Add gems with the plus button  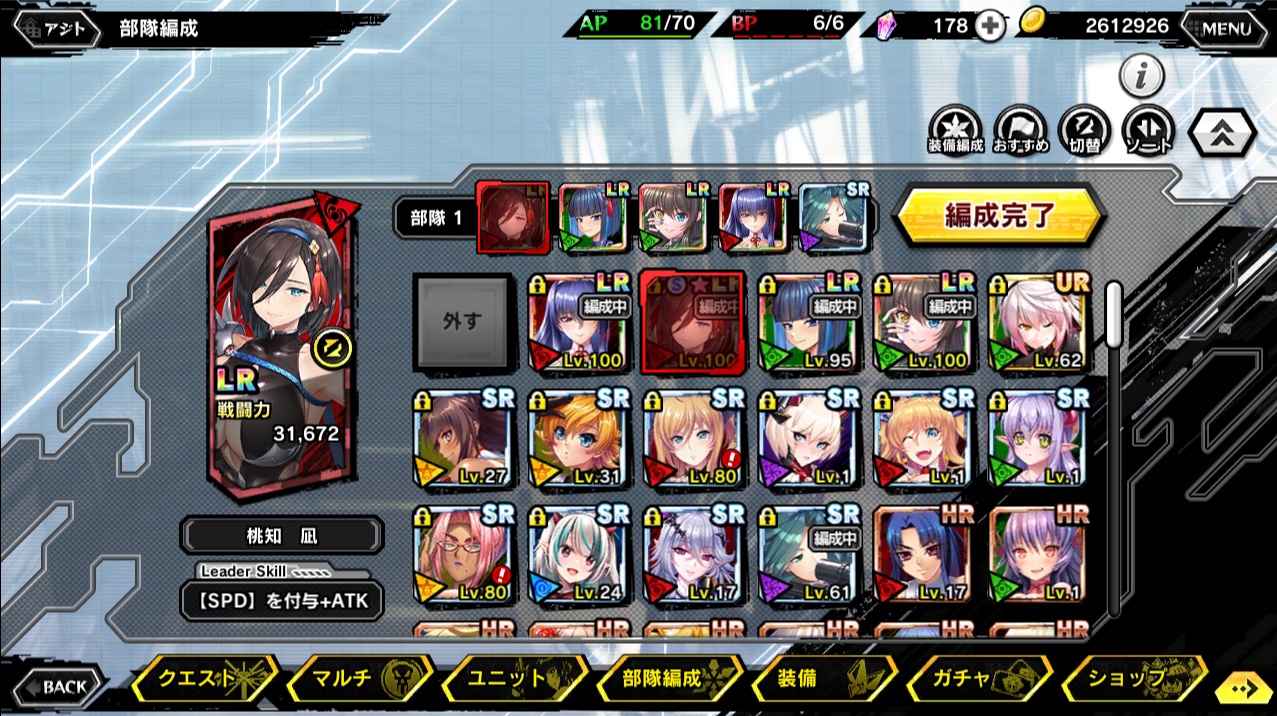(x=989, y=27)
